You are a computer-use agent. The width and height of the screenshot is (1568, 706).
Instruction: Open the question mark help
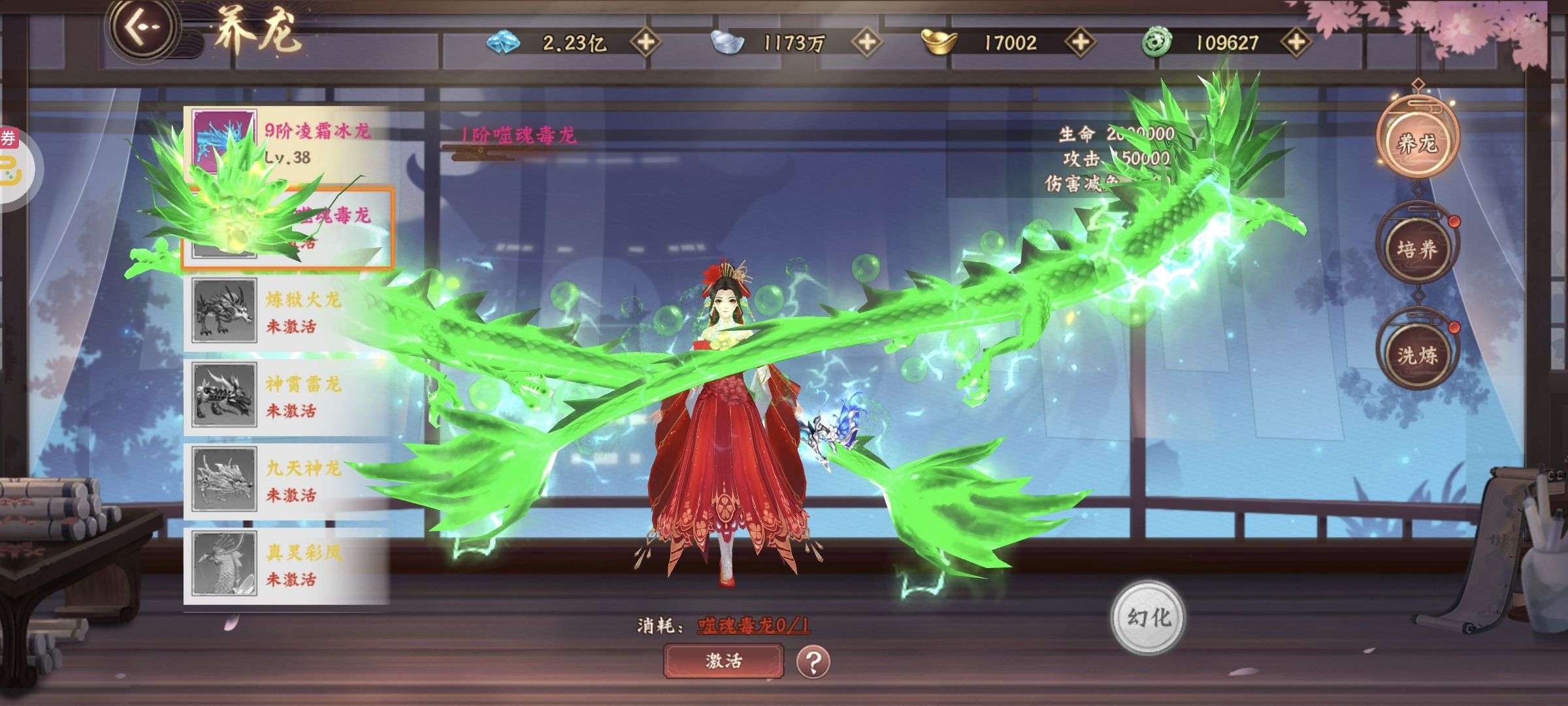(x=813, y=662)
